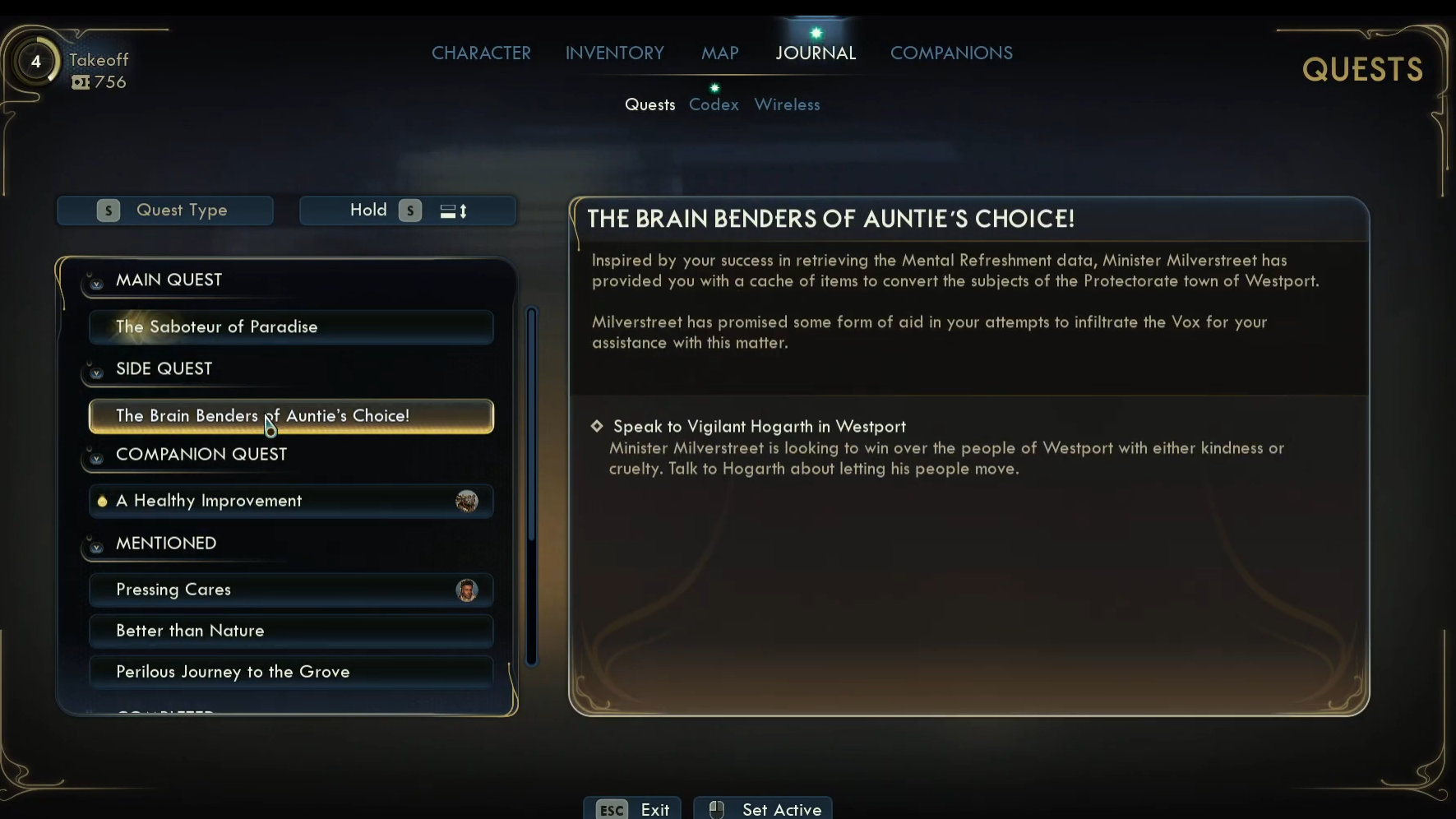
Task: Open Perilous Journey to the Grove quest
Action: 291,672
